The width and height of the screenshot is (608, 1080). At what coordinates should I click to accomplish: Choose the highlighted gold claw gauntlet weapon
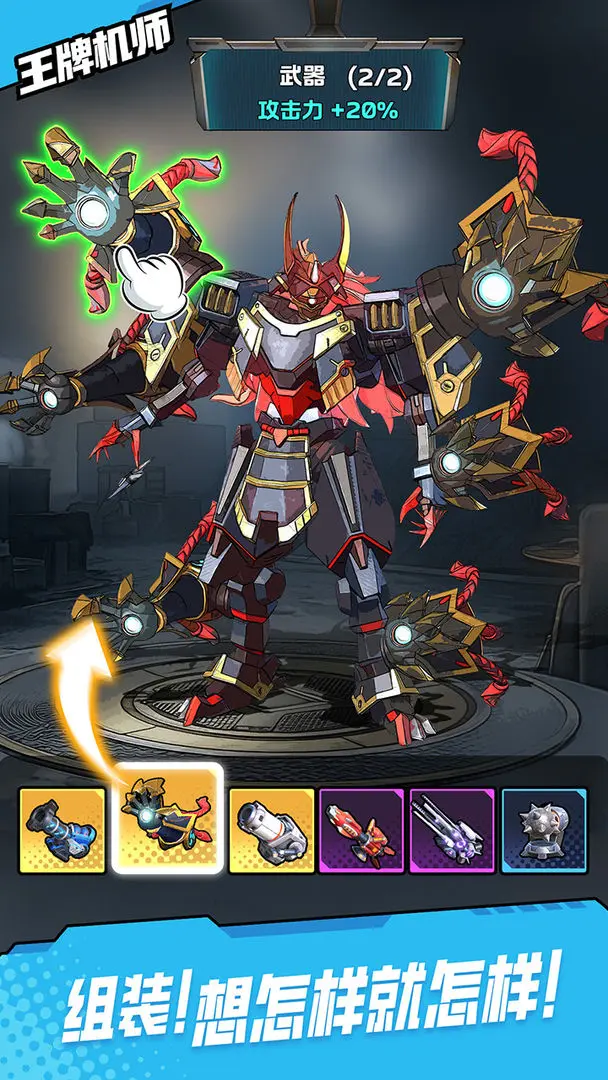coord(166,818)
